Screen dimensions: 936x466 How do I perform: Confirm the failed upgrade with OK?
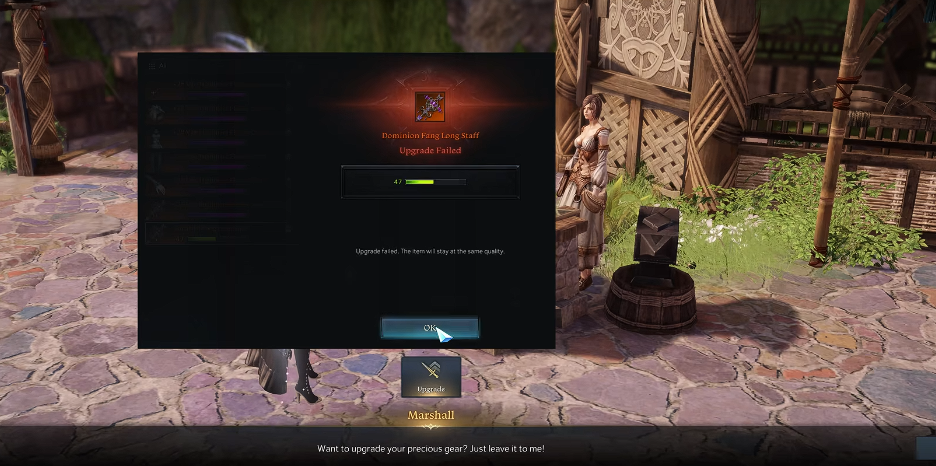pyautogui.click(x=429, y=328)
